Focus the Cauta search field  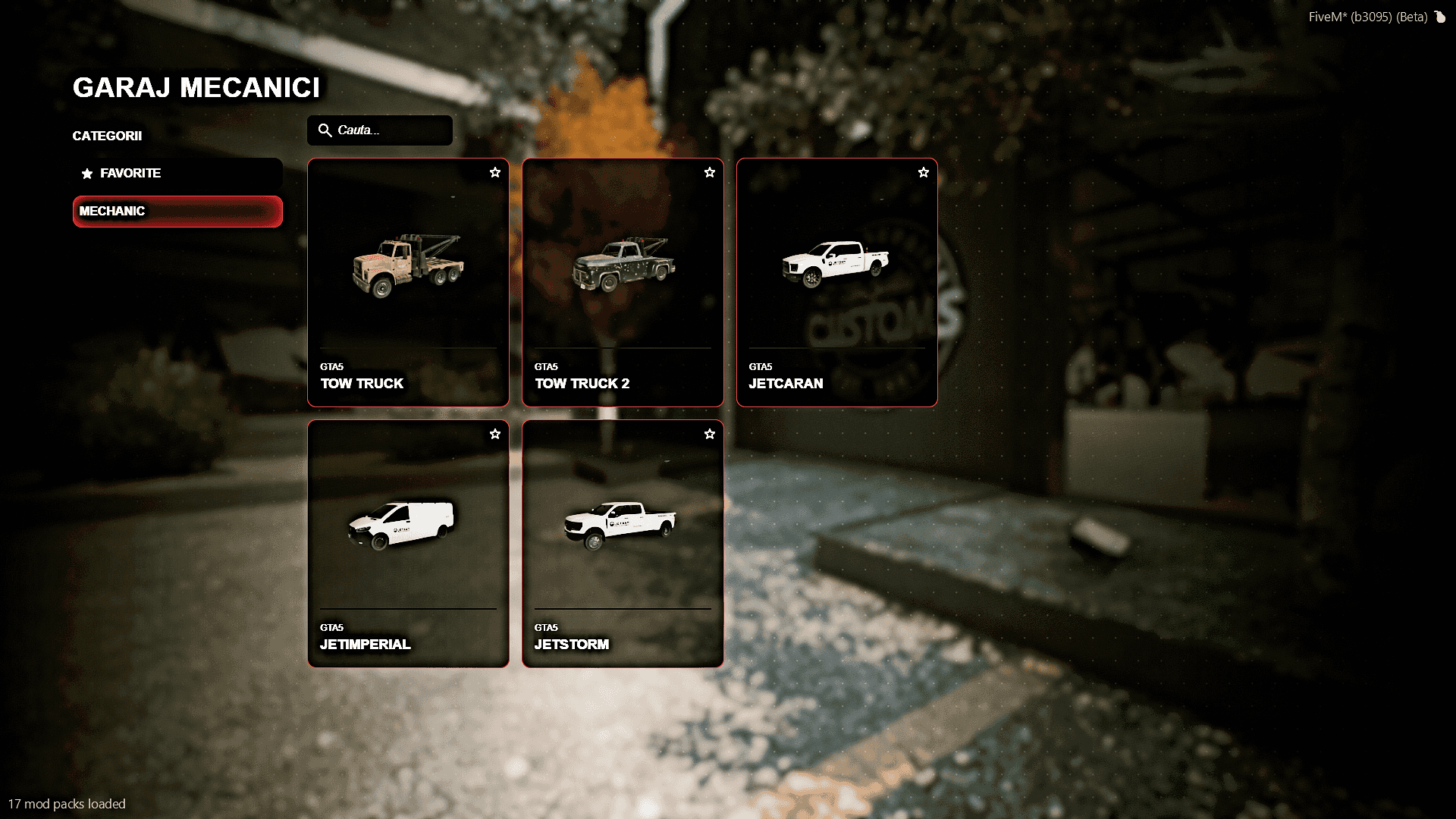point(387,130)
